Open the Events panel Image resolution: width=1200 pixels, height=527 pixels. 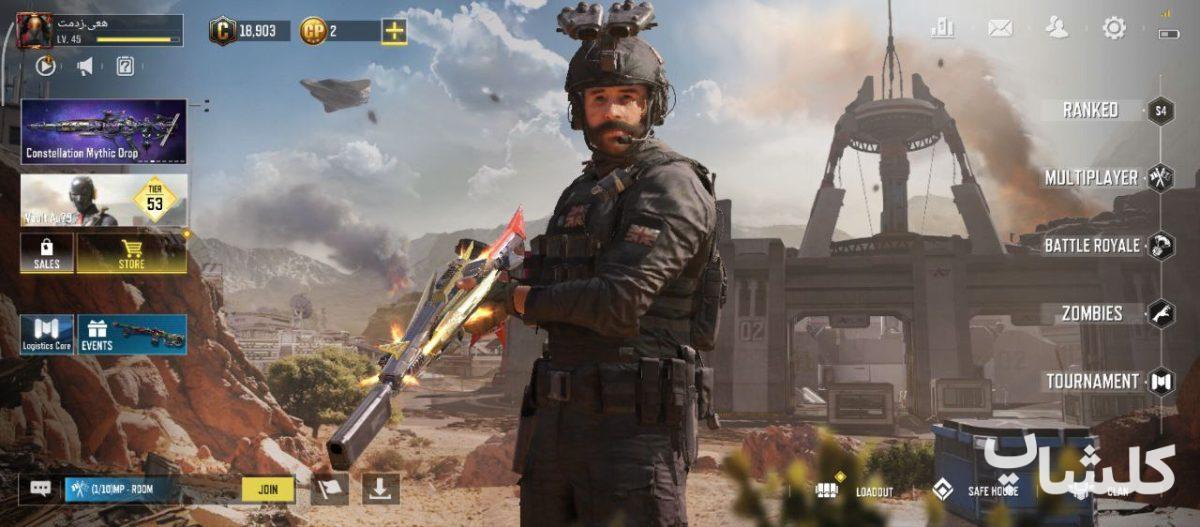click(x=133, y=335)
